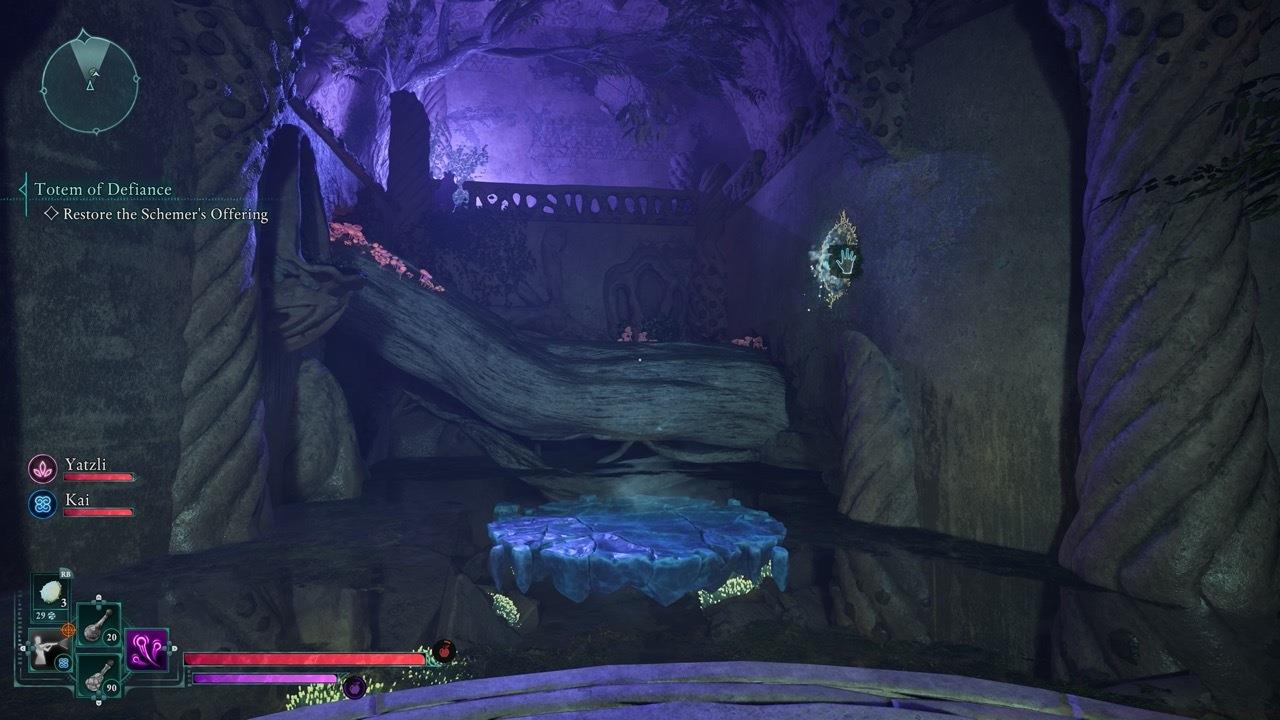This screenshot has height=720, width=1280.
Task: Click the right arrow beside the spell icon
Action: click(173, 649)
